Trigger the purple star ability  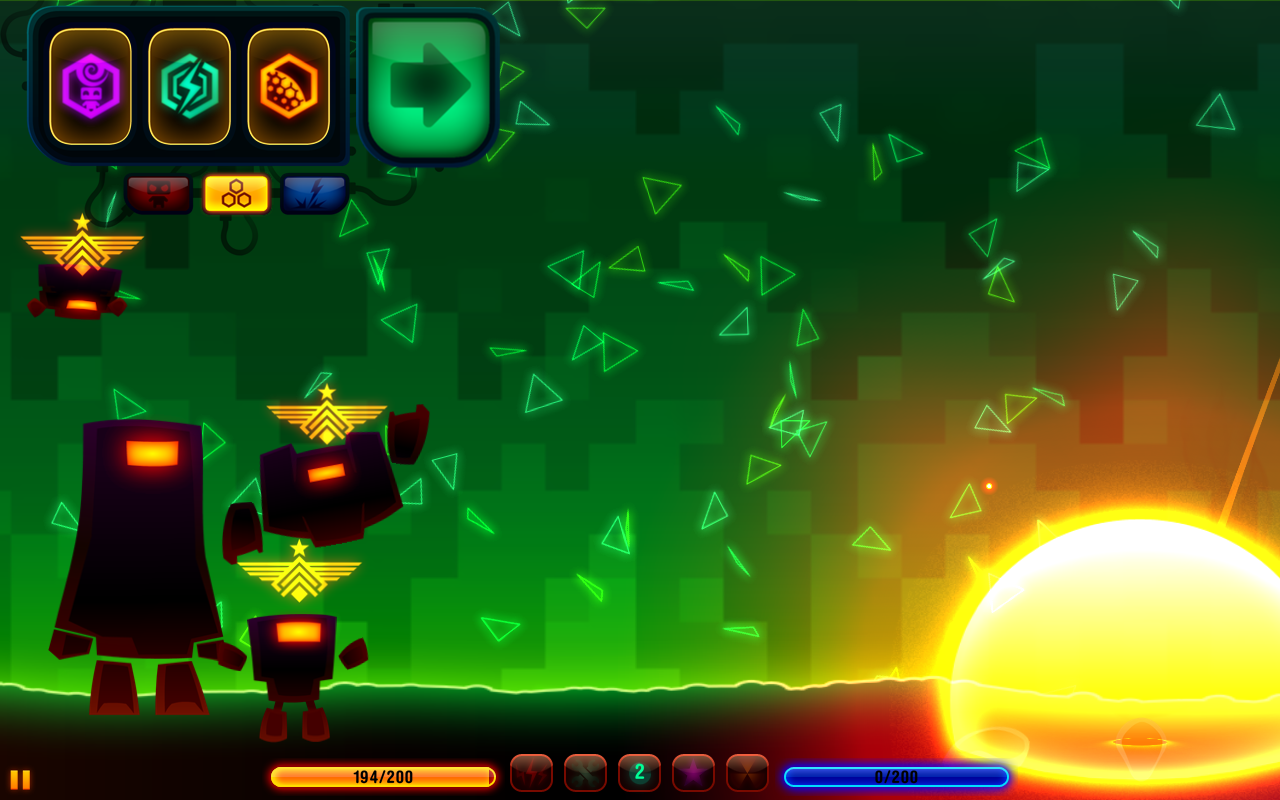(x=693, y=773)
